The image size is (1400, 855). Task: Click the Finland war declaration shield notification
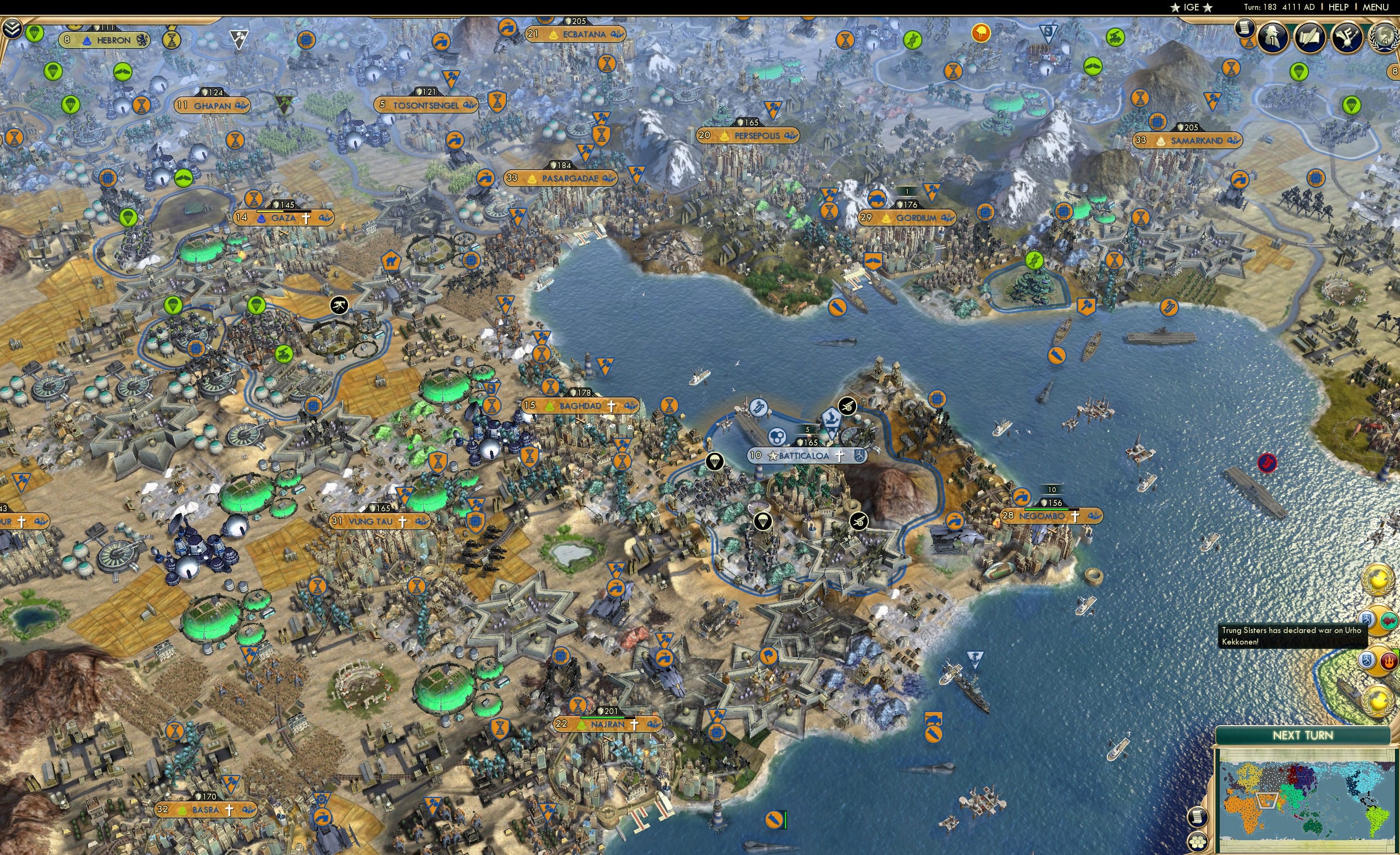click(x=1366, y=660)
